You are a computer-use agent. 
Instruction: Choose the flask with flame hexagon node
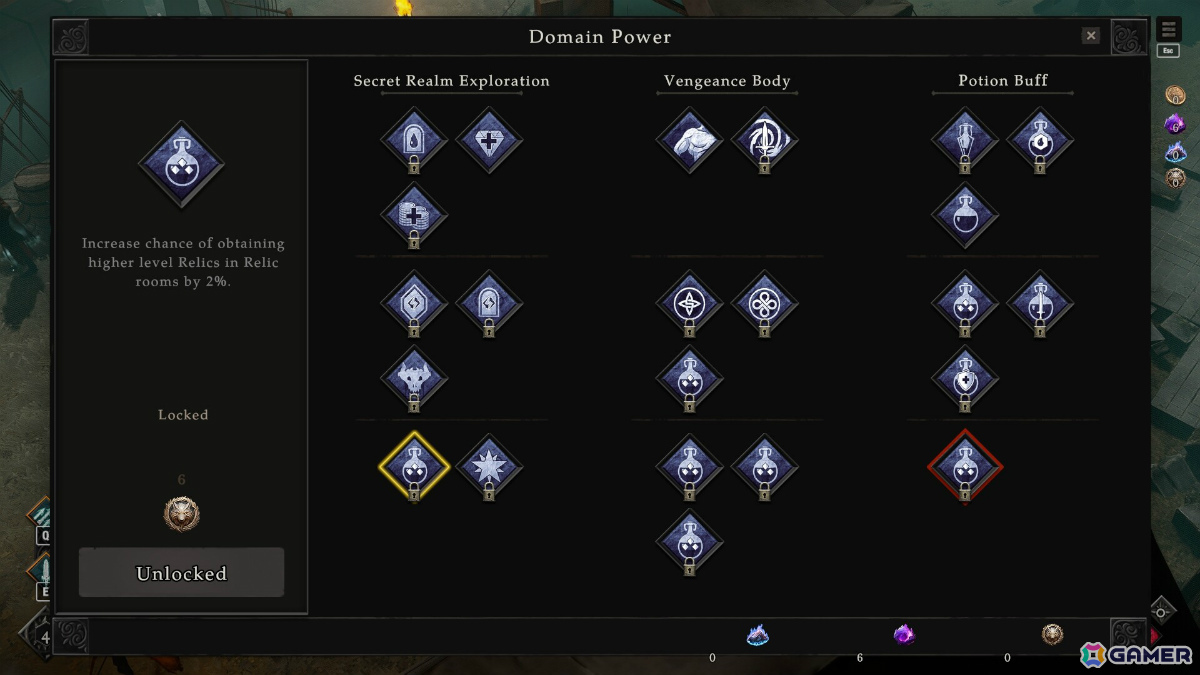[x=1040, y=140]
